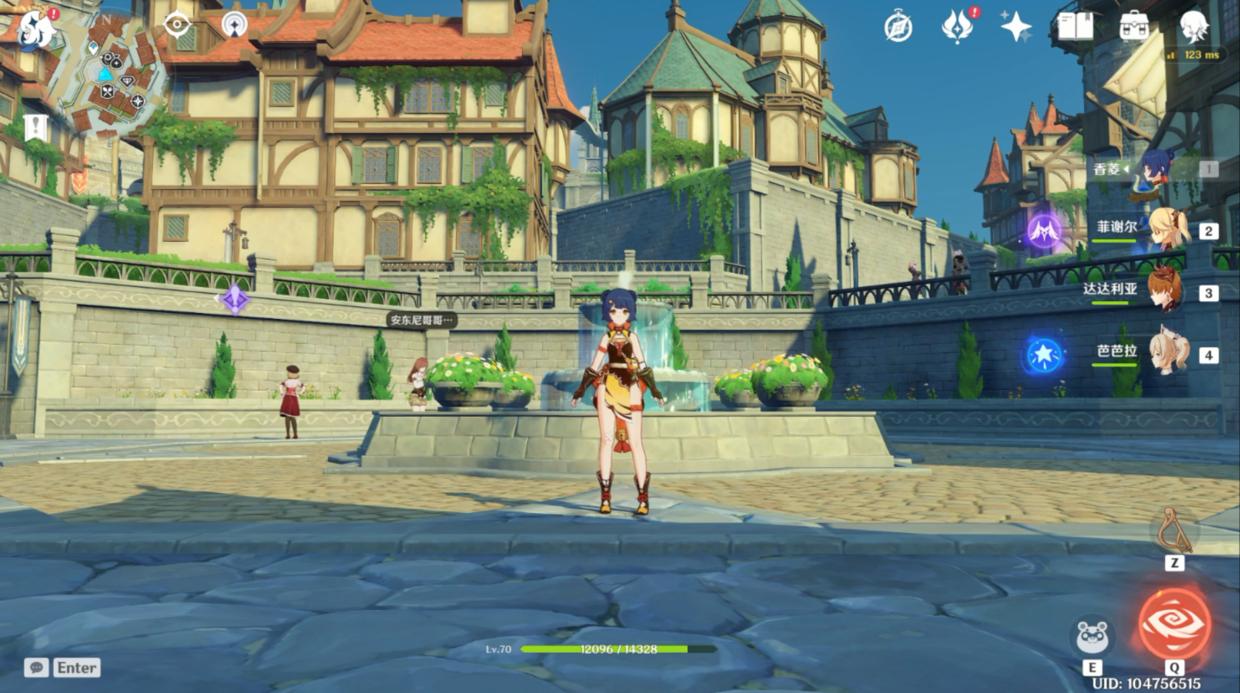Open the character profile icon
The height and width of the screenshot is (693, 1240).
point(1193,26)
